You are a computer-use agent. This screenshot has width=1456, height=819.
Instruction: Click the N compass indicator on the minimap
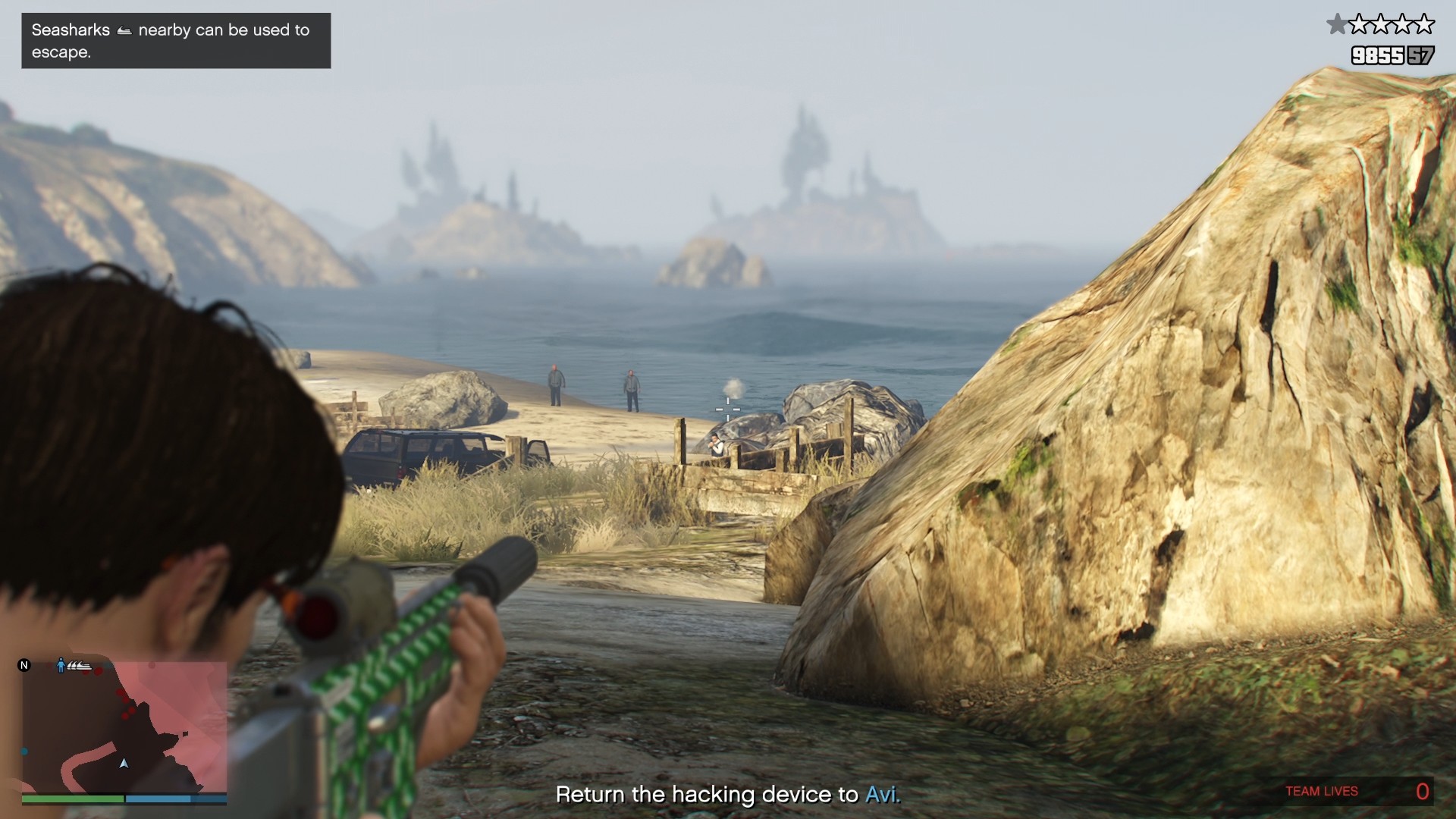[x=26, y=665]
